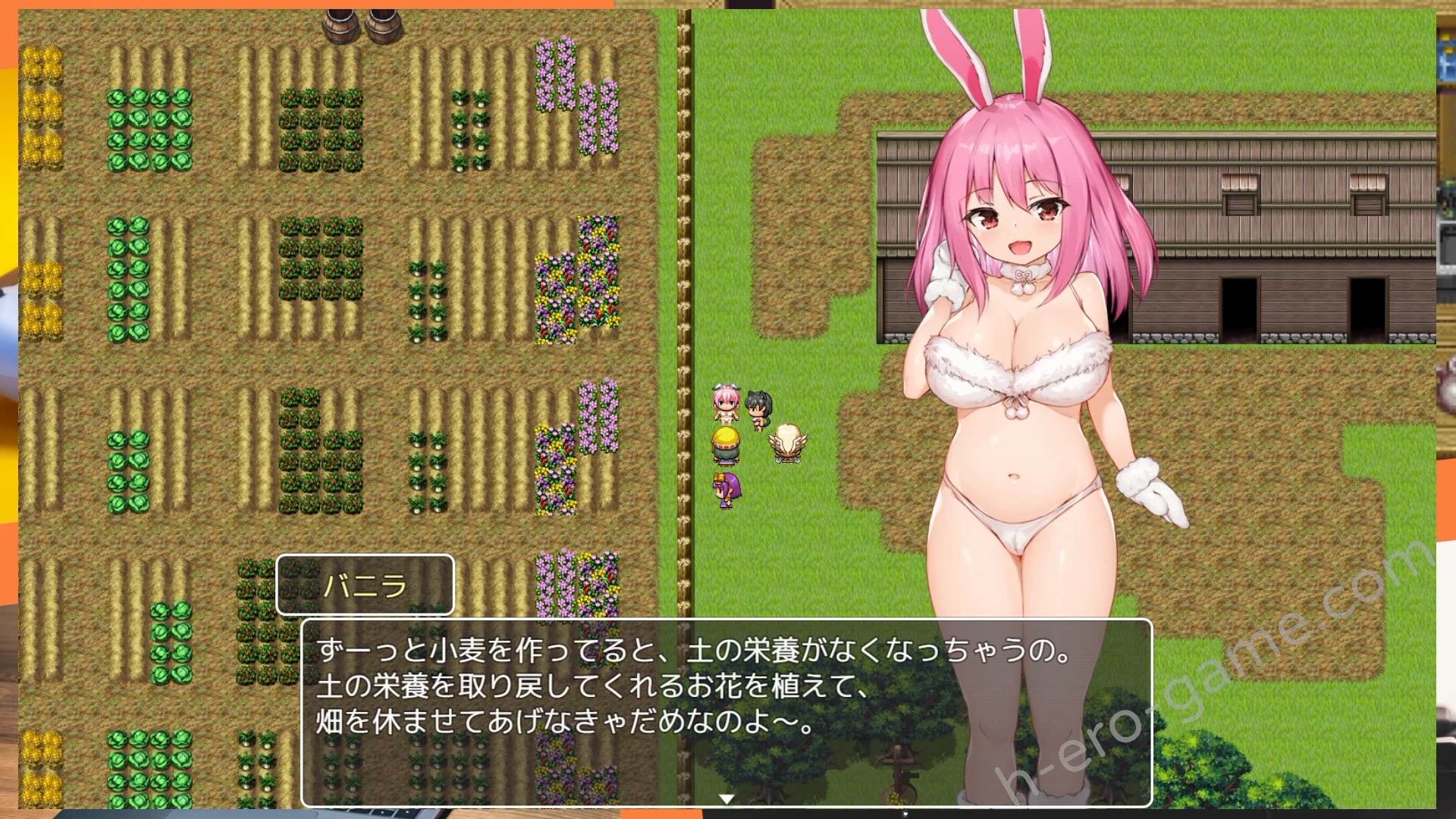Viewport: 1456px width, 819px height.
Task: Select the black-haired villager sprite
Action: point(758,406)
